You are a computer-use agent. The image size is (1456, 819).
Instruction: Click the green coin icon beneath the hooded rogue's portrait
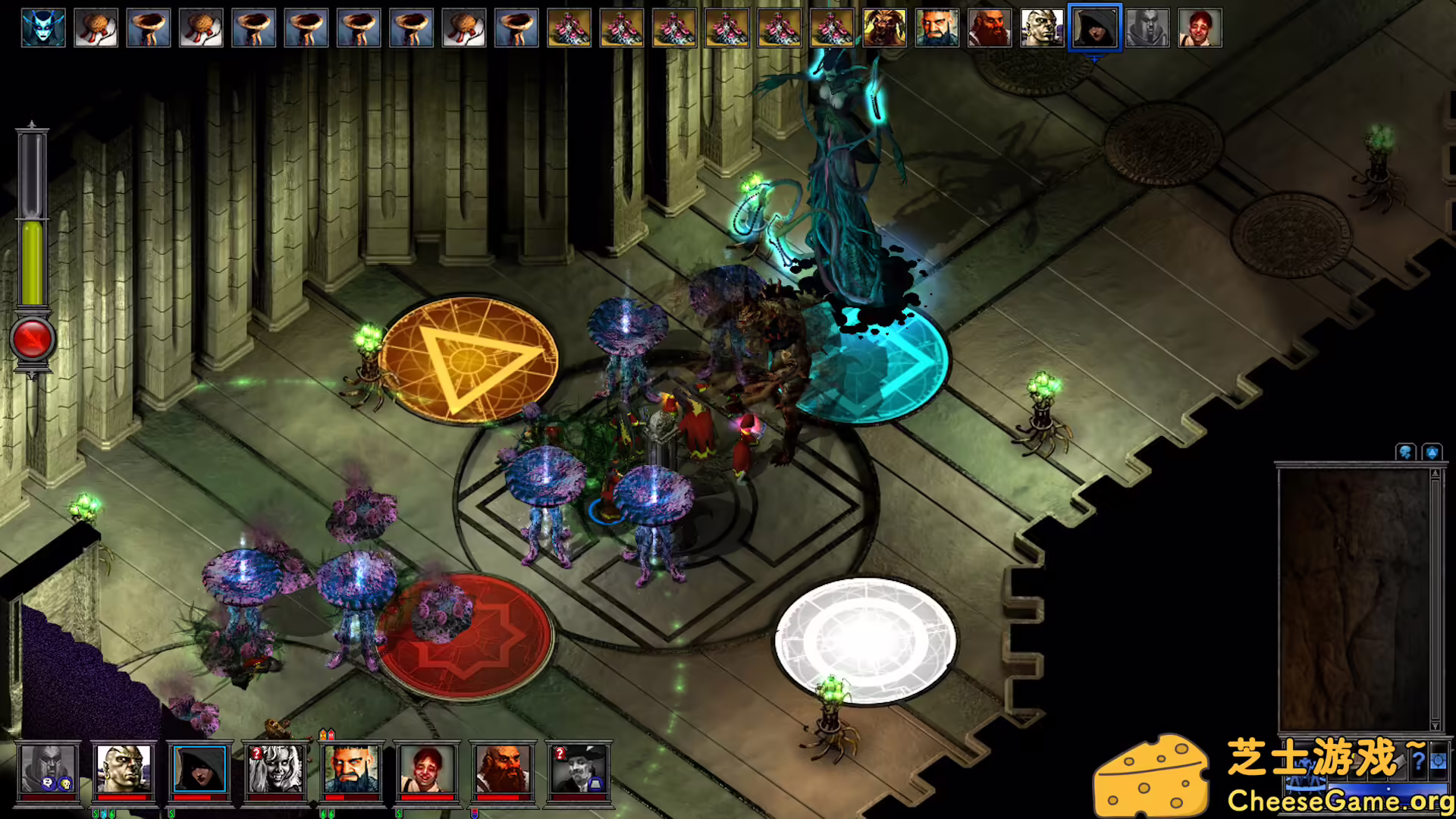click(x=171, y=812)
